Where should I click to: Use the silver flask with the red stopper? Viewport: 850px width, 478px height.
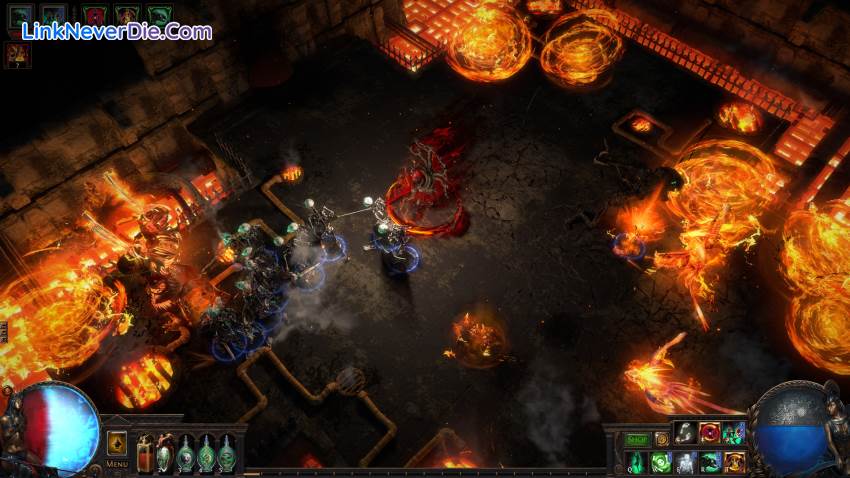coord(165,454)
